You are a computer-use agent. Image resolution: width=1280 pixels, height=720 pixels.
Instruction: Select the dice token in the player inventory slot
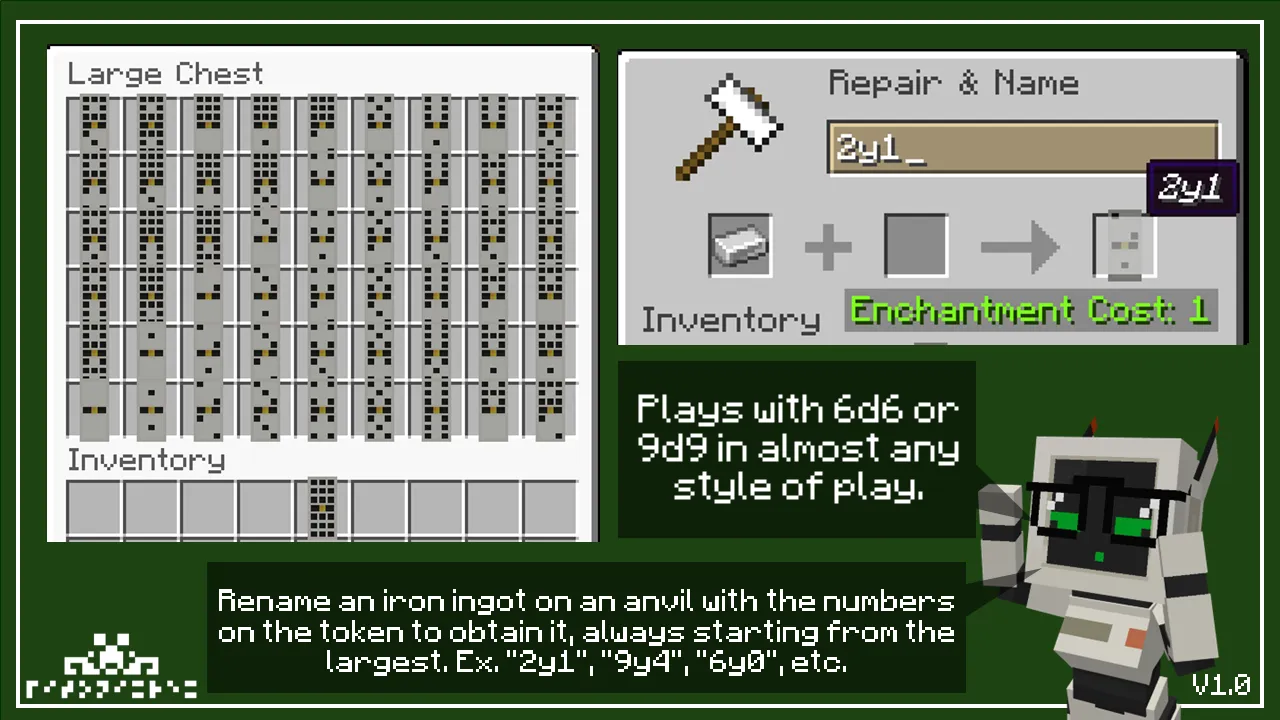323,505
